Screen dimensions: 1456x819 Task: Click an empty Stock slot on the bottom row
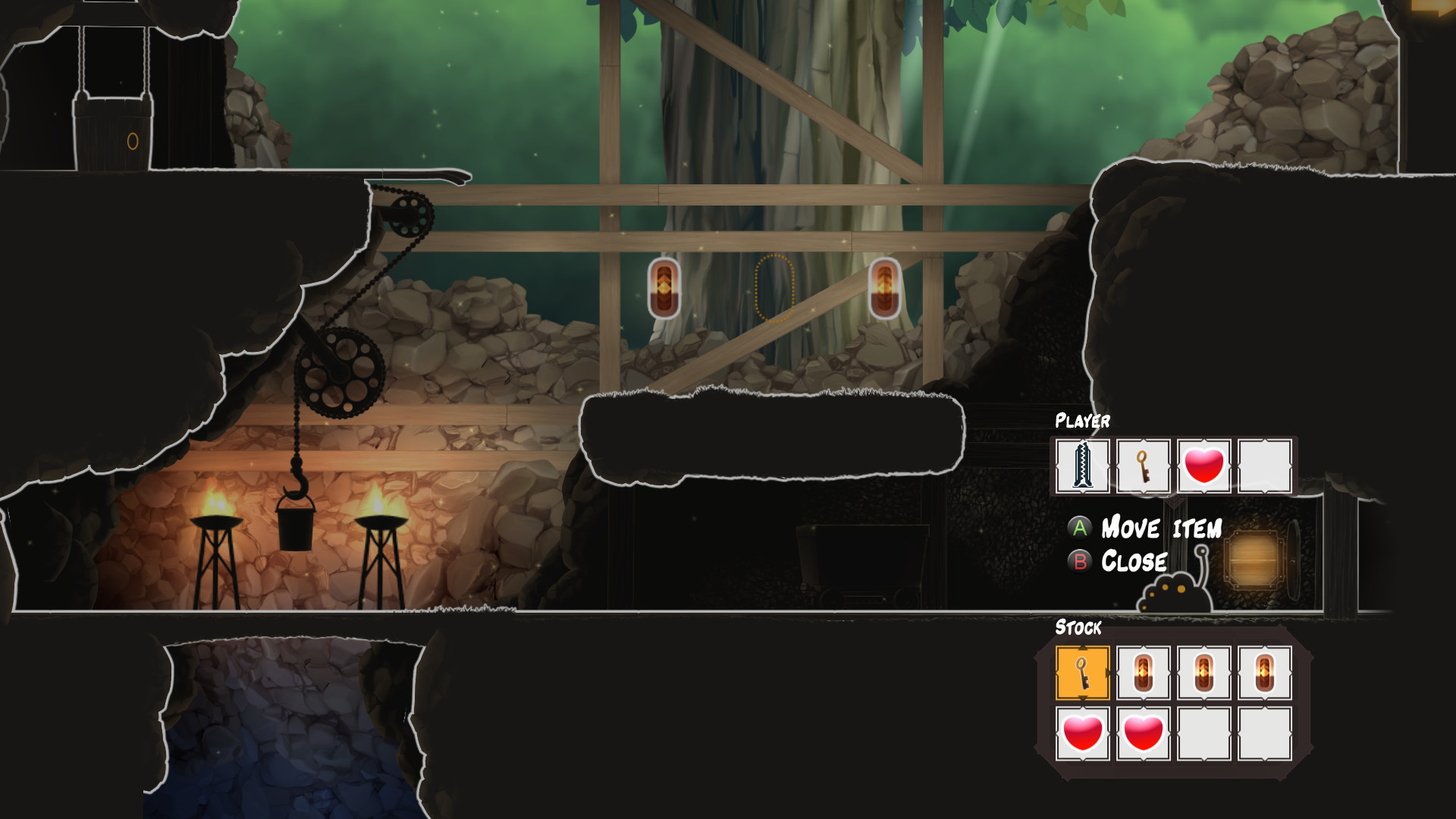[x=1204, y=733]
